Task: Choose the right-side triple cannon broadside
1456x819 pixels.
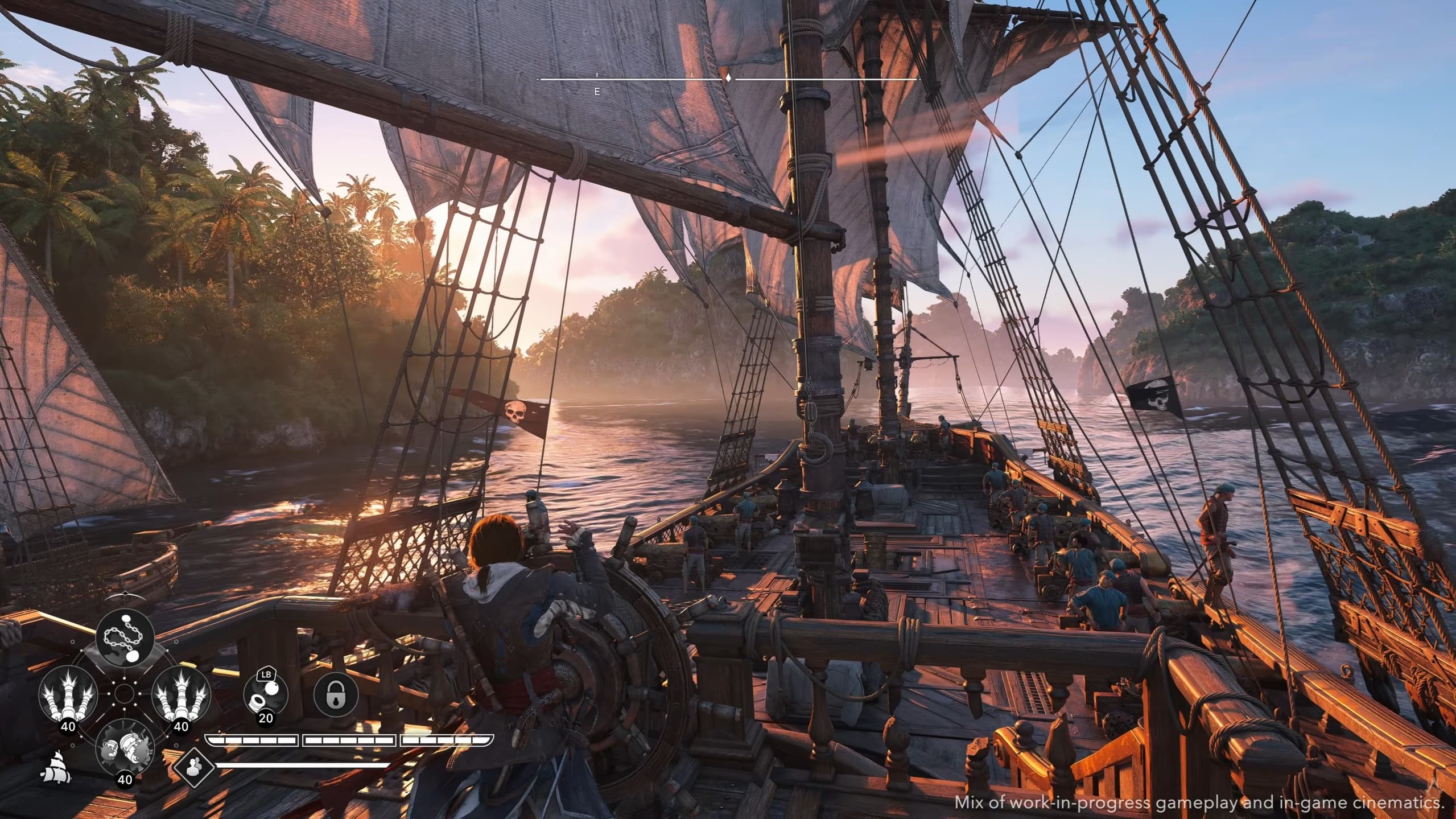Action: pos(181,693)
